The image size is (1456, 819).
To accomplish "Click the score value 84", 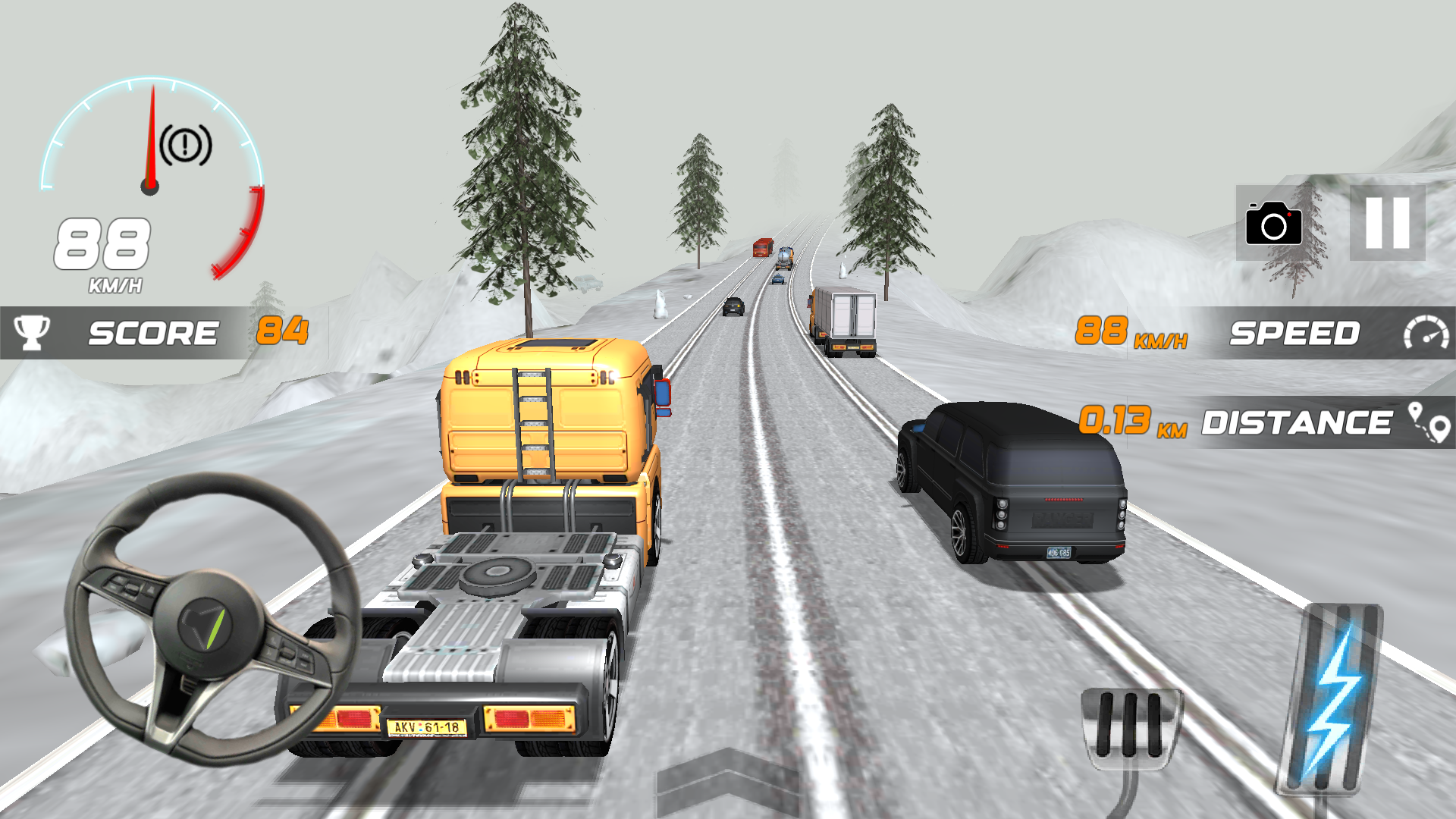I will 282,332.
